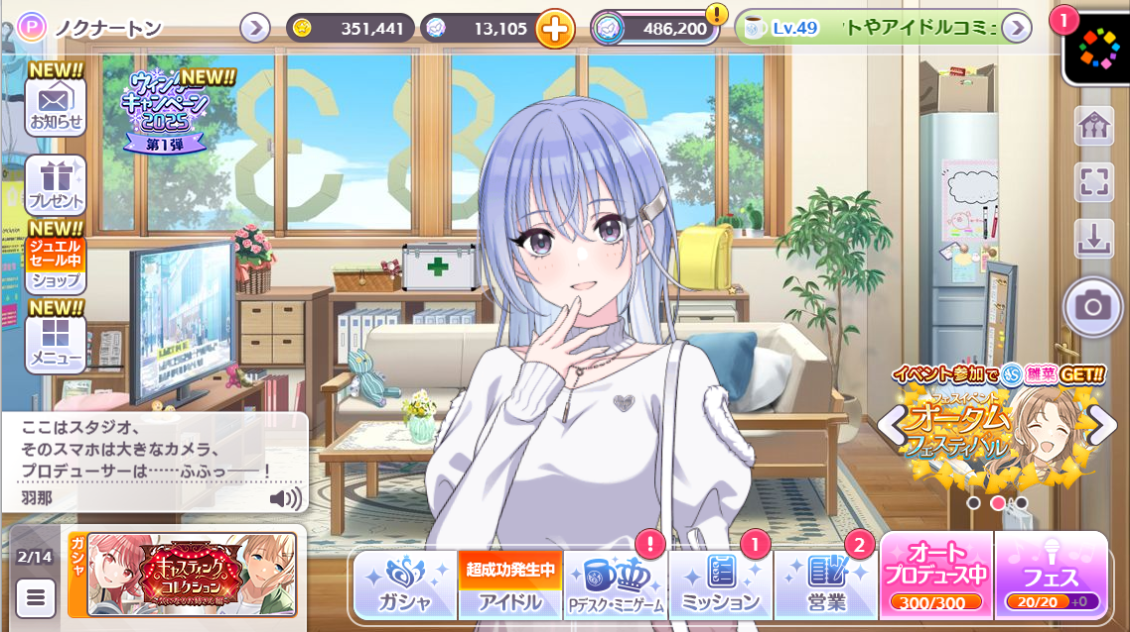1130x632 pixels.
Task: Open the ガシャ gacha button
Action: pos(405,585)
